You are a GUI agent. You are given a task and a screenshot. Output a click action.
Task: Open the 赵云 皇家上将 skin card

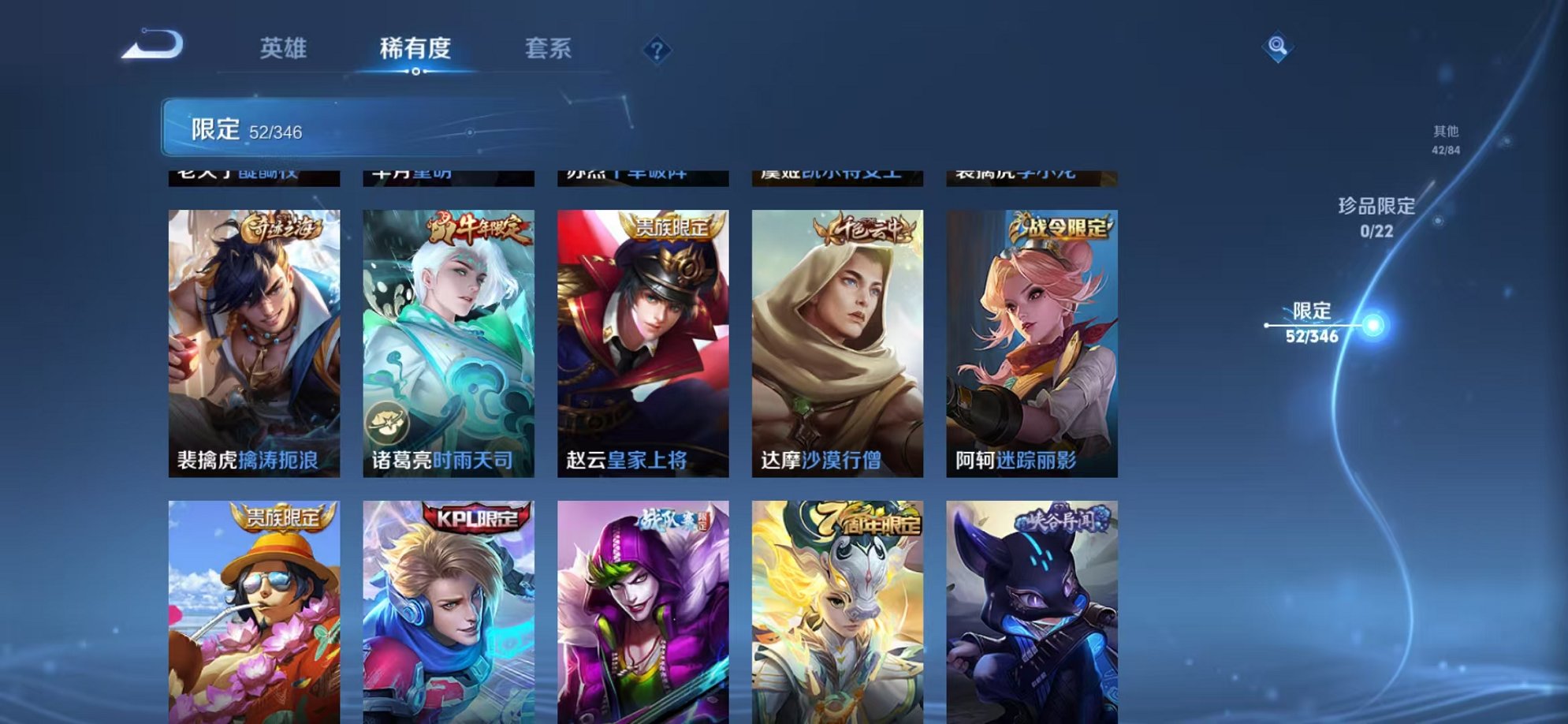[642, 347]
